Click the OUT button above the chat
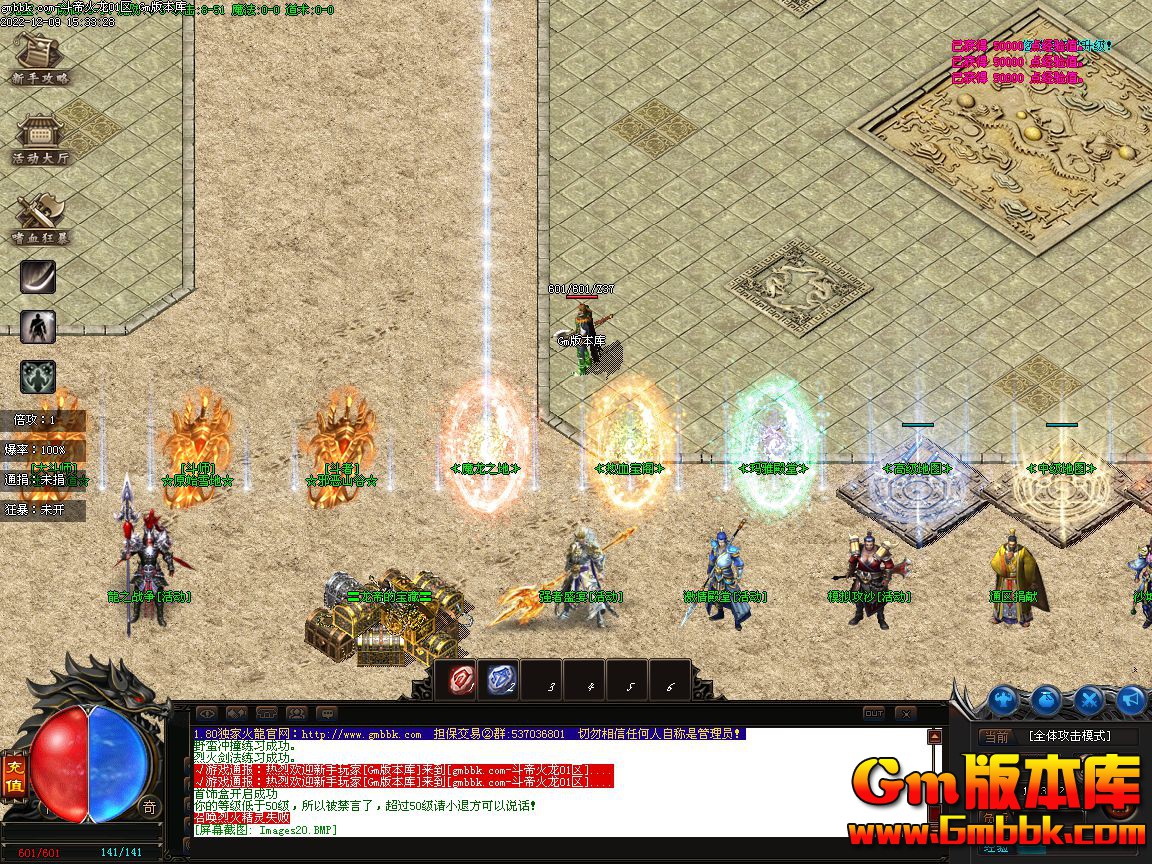The width and height of the screenshot is (1152, 864). point(873,713)
